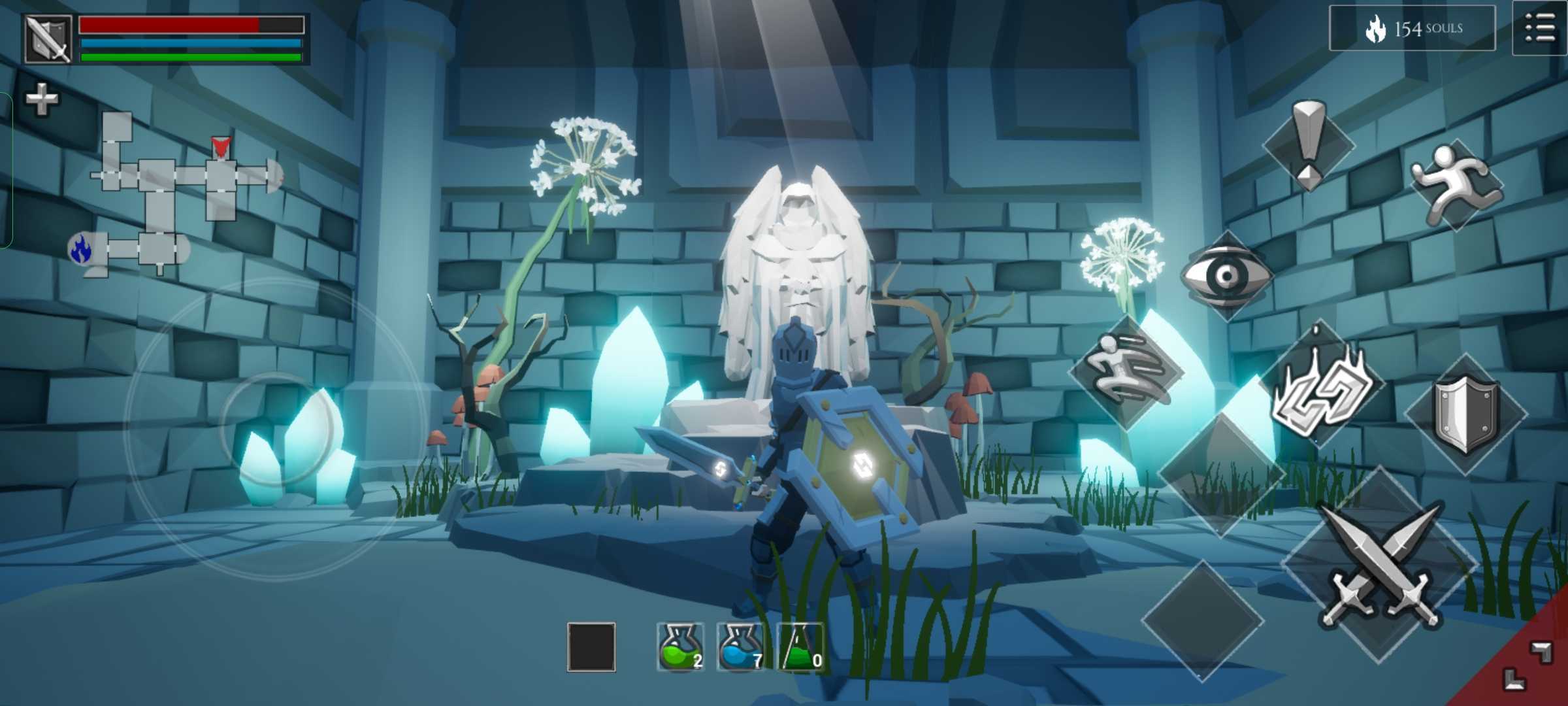
Task: Expand the minimap with plus button
Action: [x=41, y=99]
